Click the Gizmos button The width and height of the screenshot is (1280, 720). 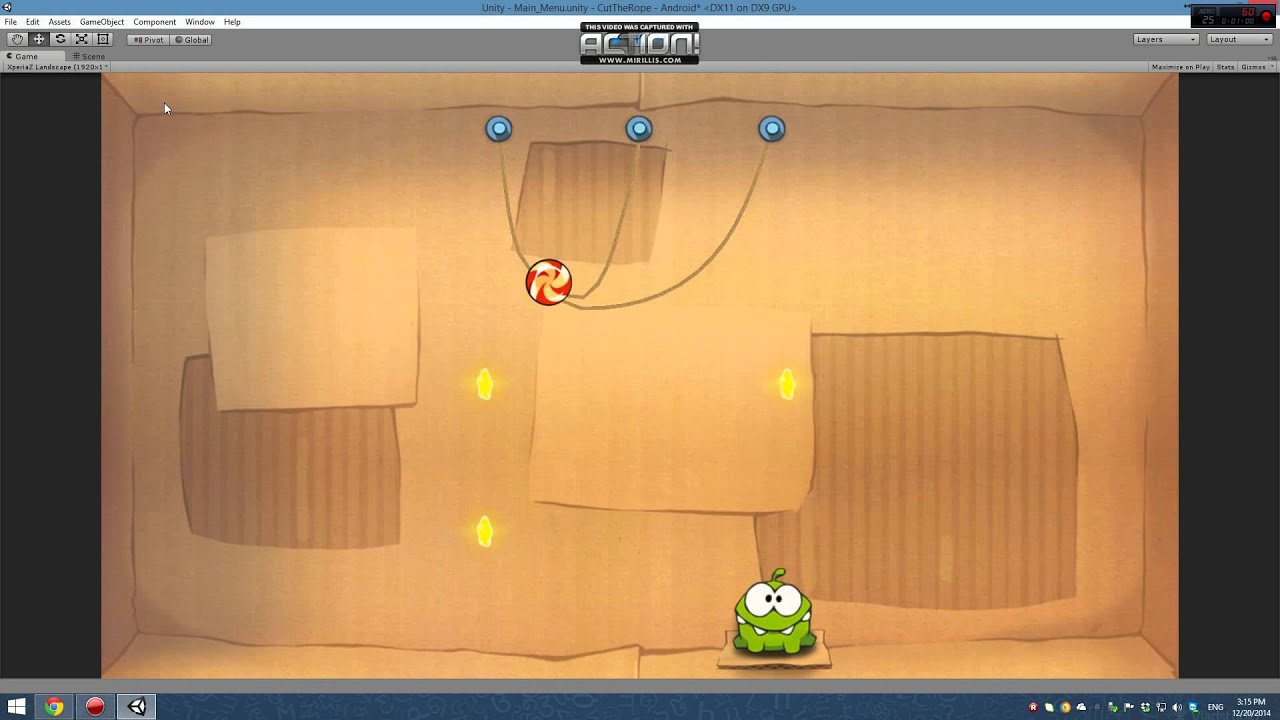click(x=1255, y=66)
